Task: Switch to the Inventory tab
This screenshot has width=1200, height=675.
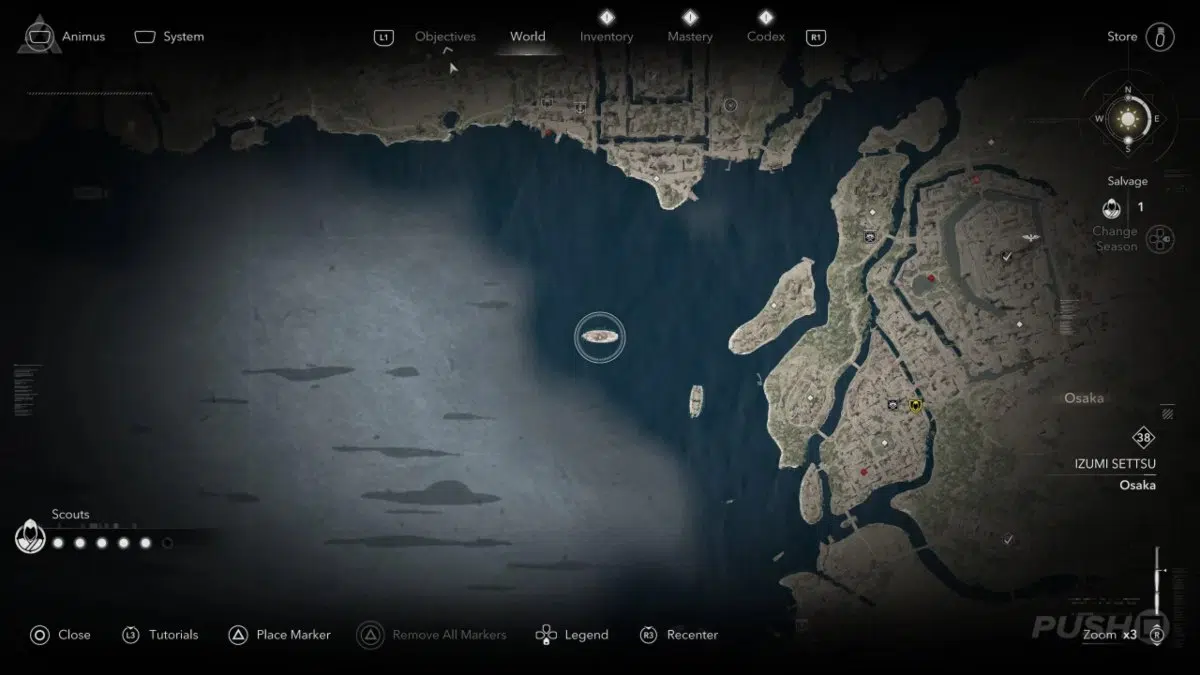Action: click(x=606, y=37)
